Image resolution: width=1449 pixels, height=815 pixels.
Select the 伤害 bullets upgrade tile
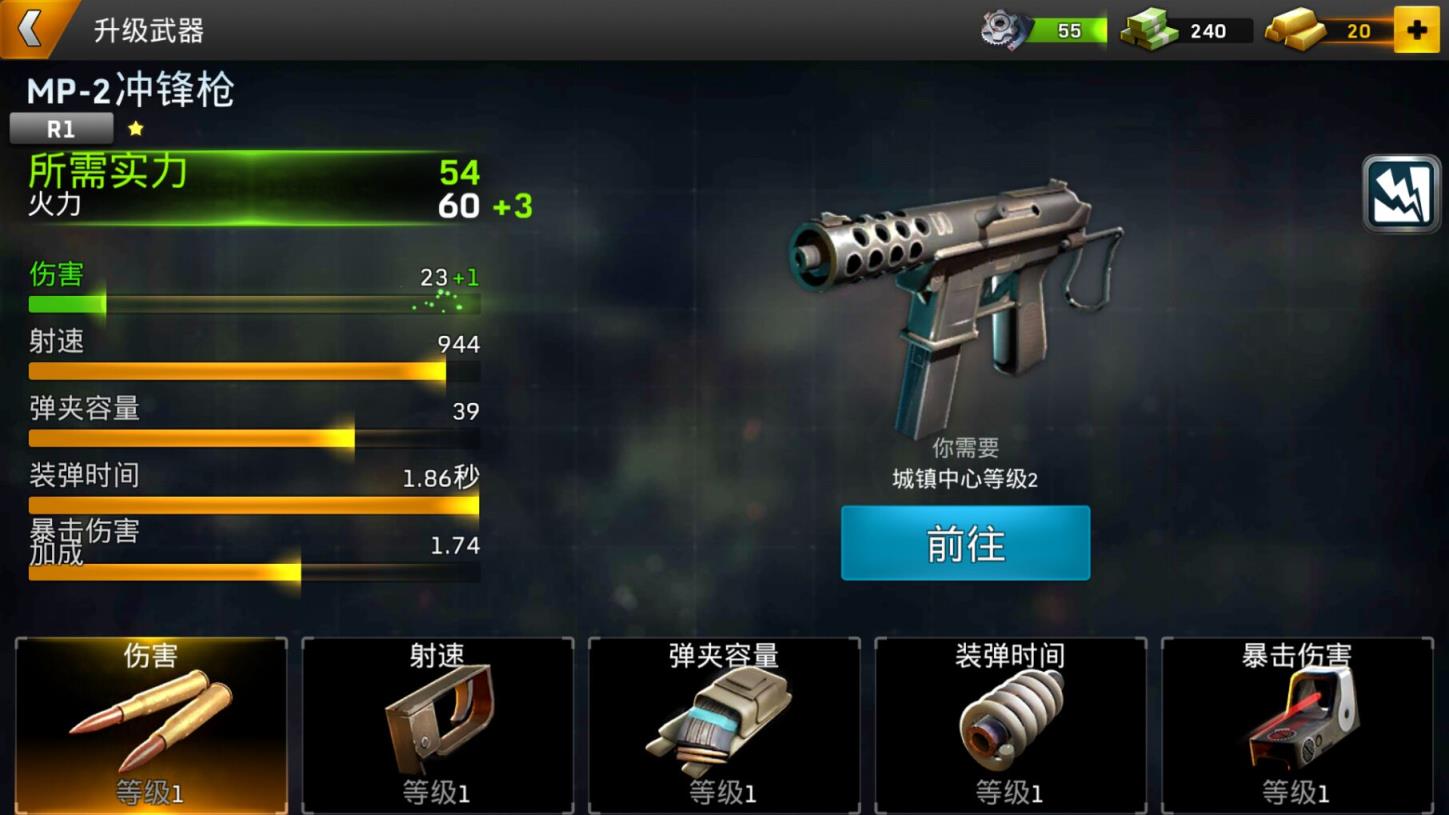pyautogui.click(x=151, y=725)
